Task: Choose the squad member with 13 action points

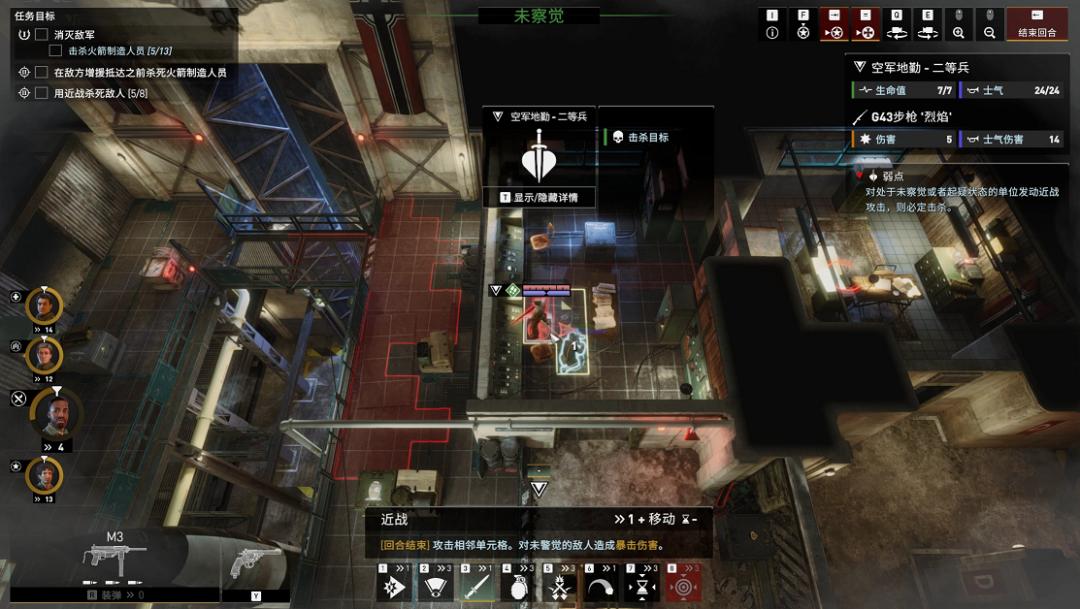Action: 43,474
